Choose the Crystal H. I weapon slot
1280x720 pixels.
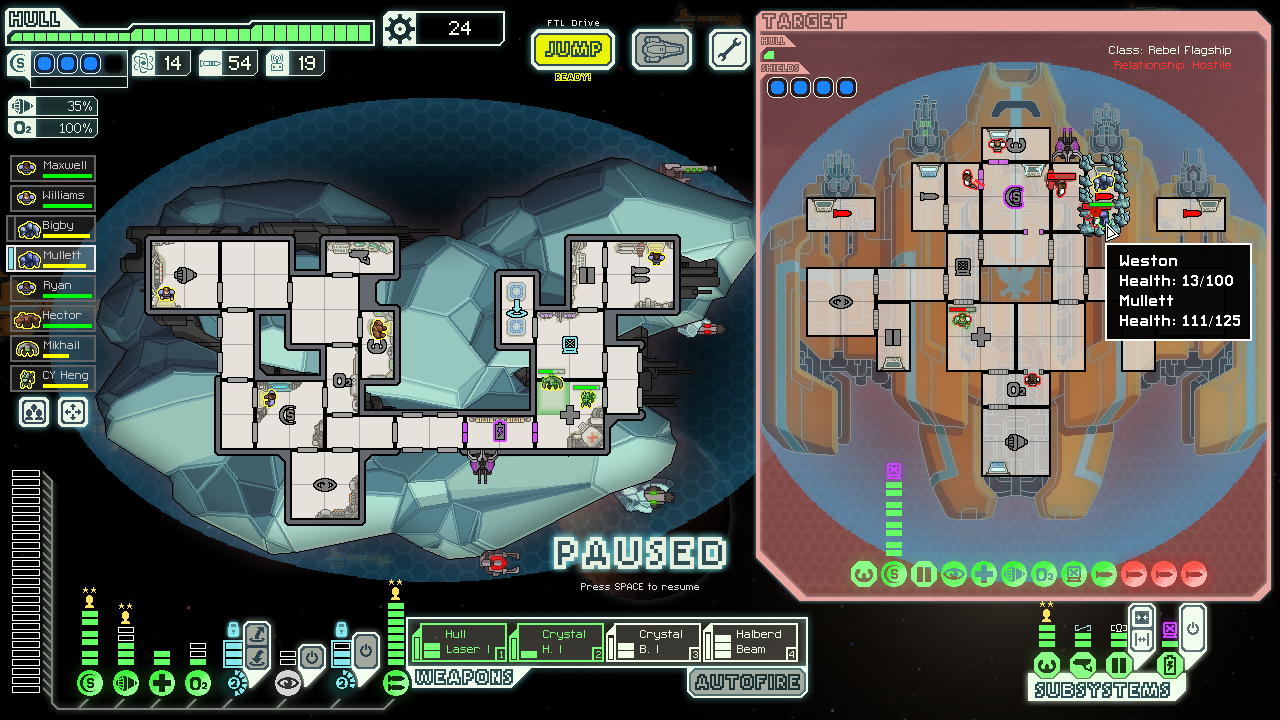[558, 642]
